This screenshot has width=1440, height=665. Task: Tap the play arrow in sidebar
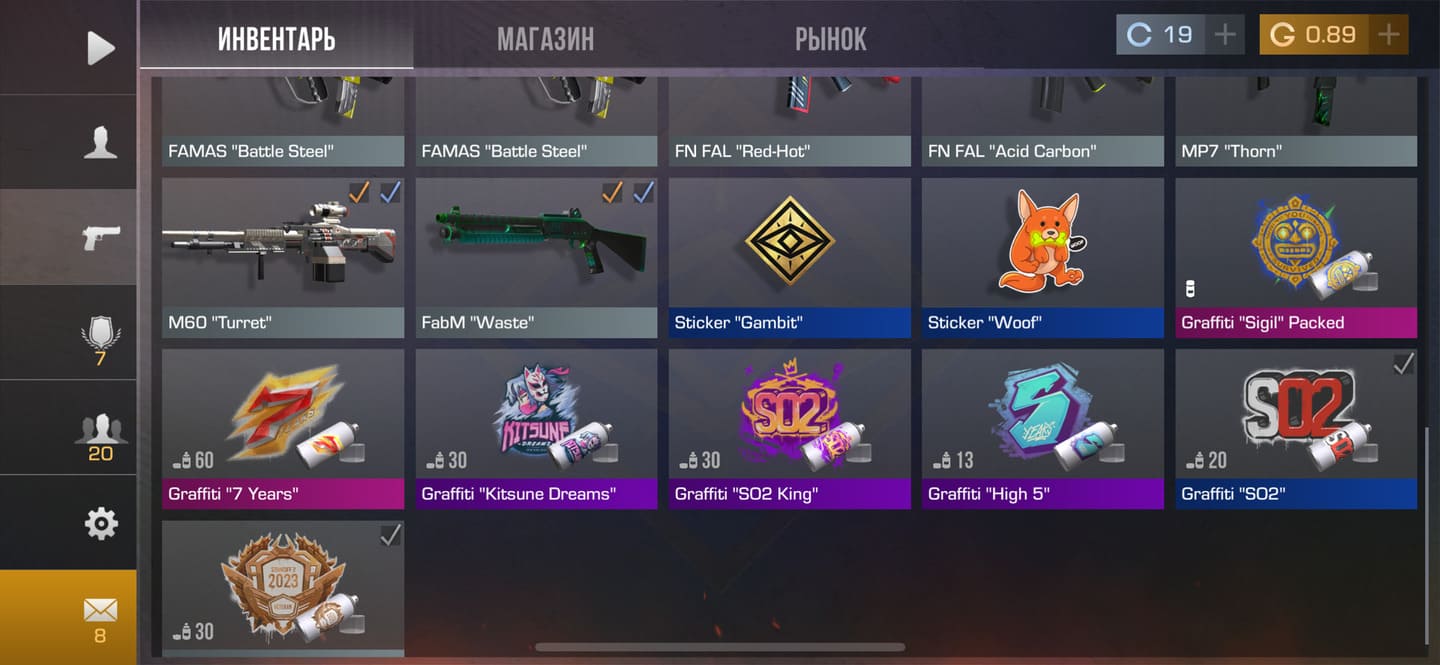pos(100,47)
